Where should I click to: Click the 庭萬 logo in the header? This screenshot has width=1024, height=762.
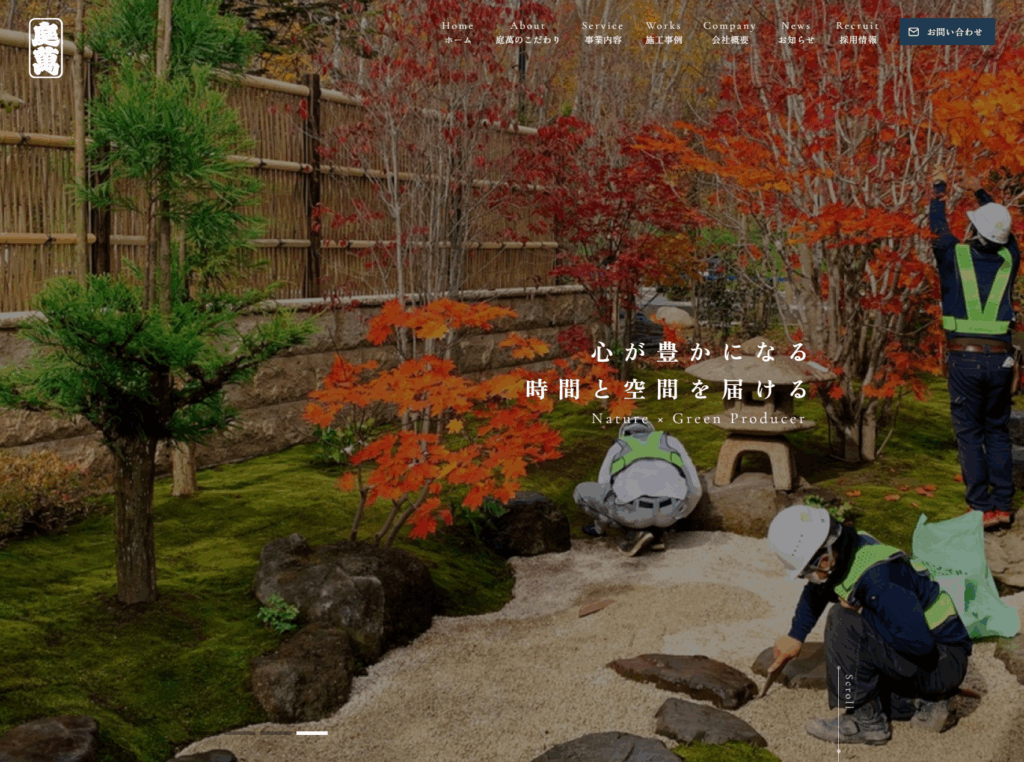click(x=46, y=48)
